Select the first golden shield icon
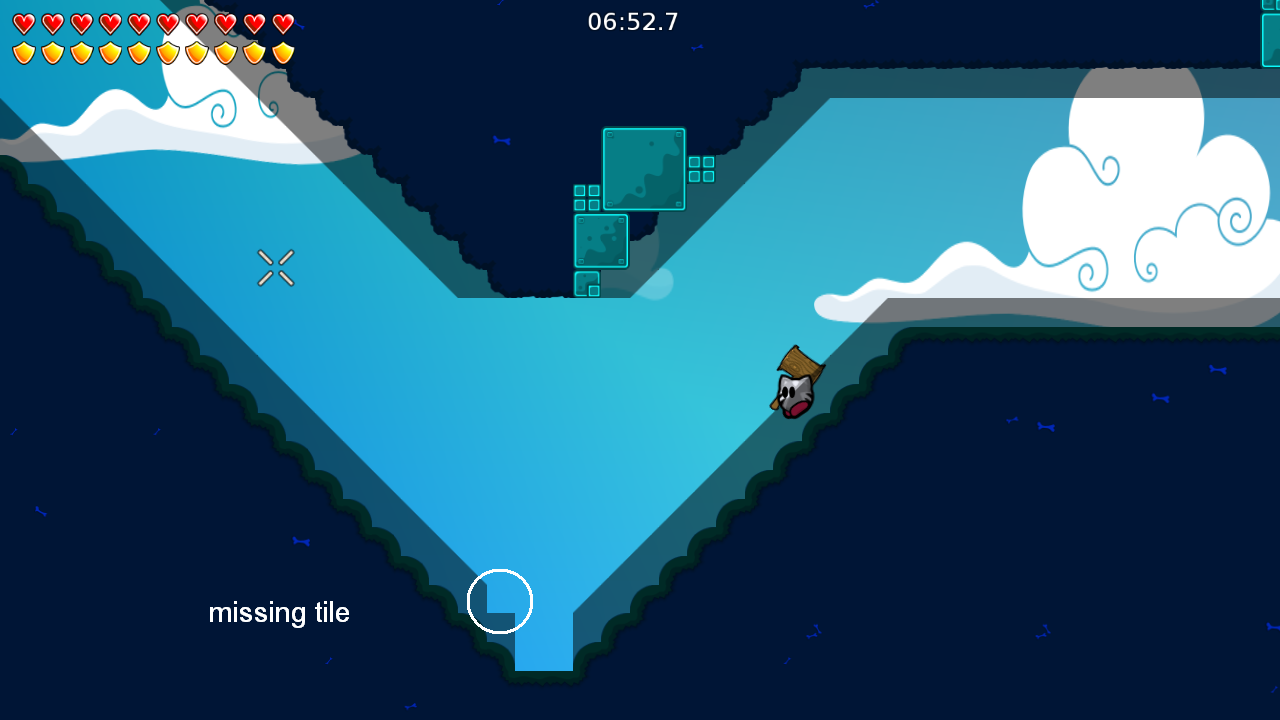Image resolution: width=1280 pixels, height=720 pixels. click(x=23, y=52)
